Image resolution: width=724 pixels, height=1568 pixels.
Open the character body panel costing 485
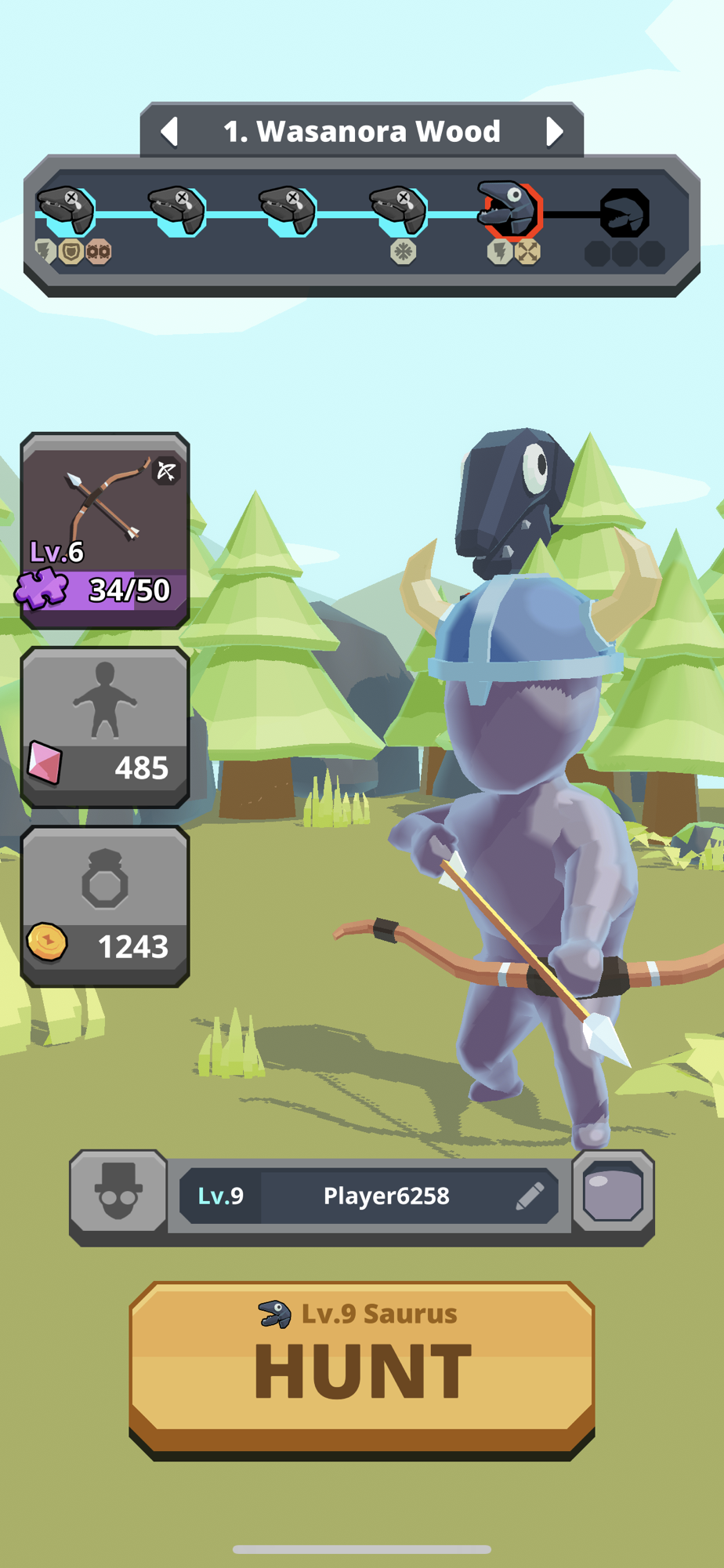105,727
